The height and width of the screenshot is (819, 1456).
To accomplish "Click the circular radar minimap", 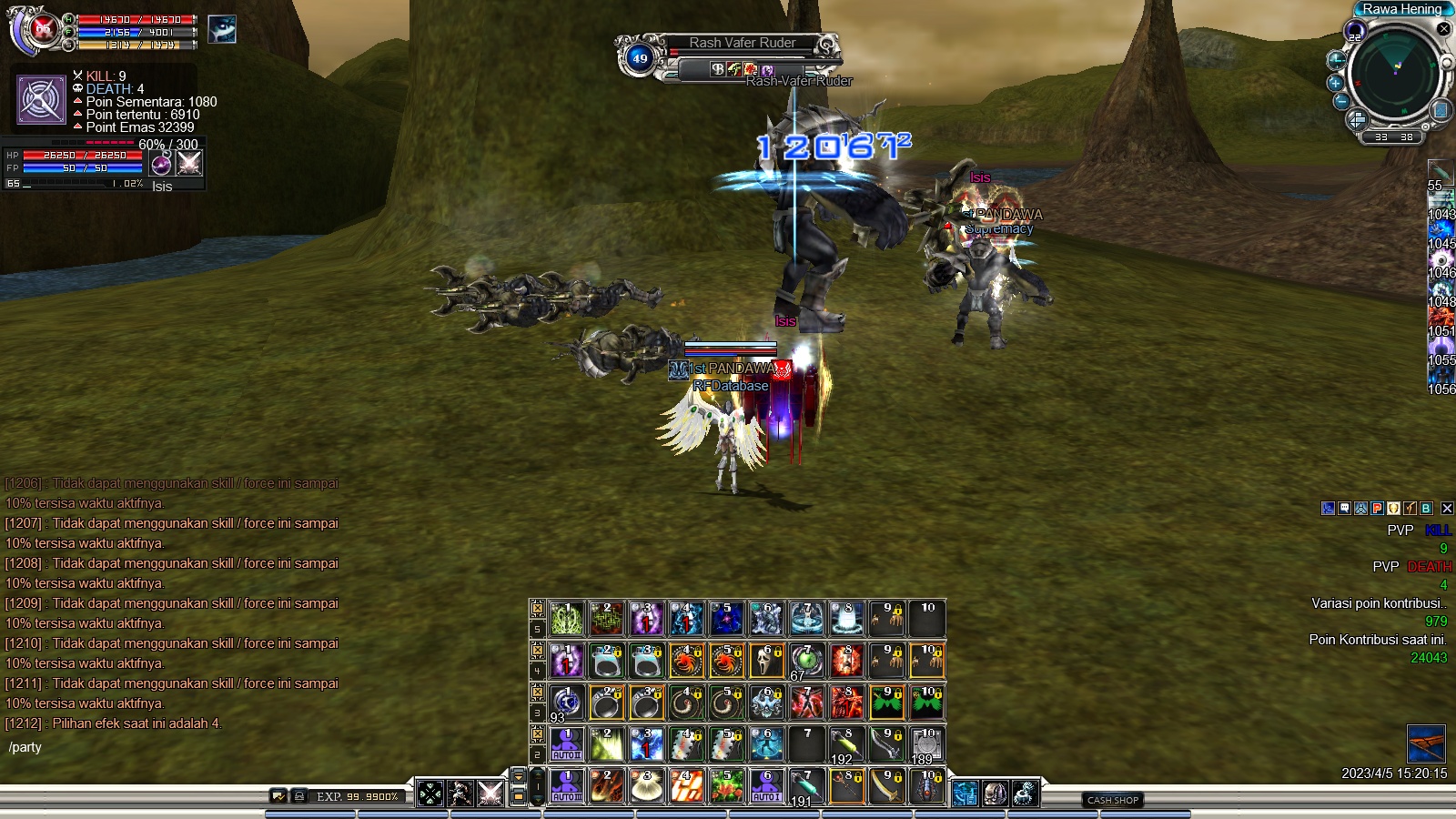I will tap(1393, 73).
